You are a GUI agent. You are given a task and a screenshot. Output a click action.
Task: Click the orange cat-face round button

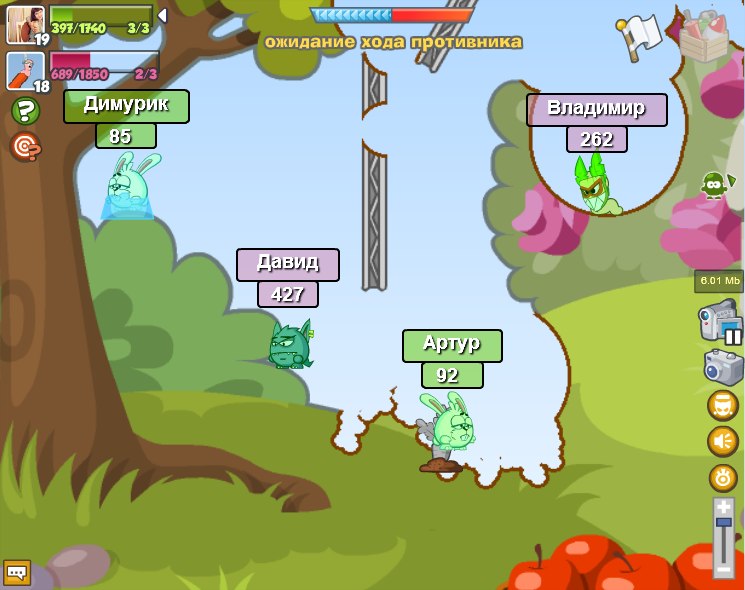pos(723,405)
